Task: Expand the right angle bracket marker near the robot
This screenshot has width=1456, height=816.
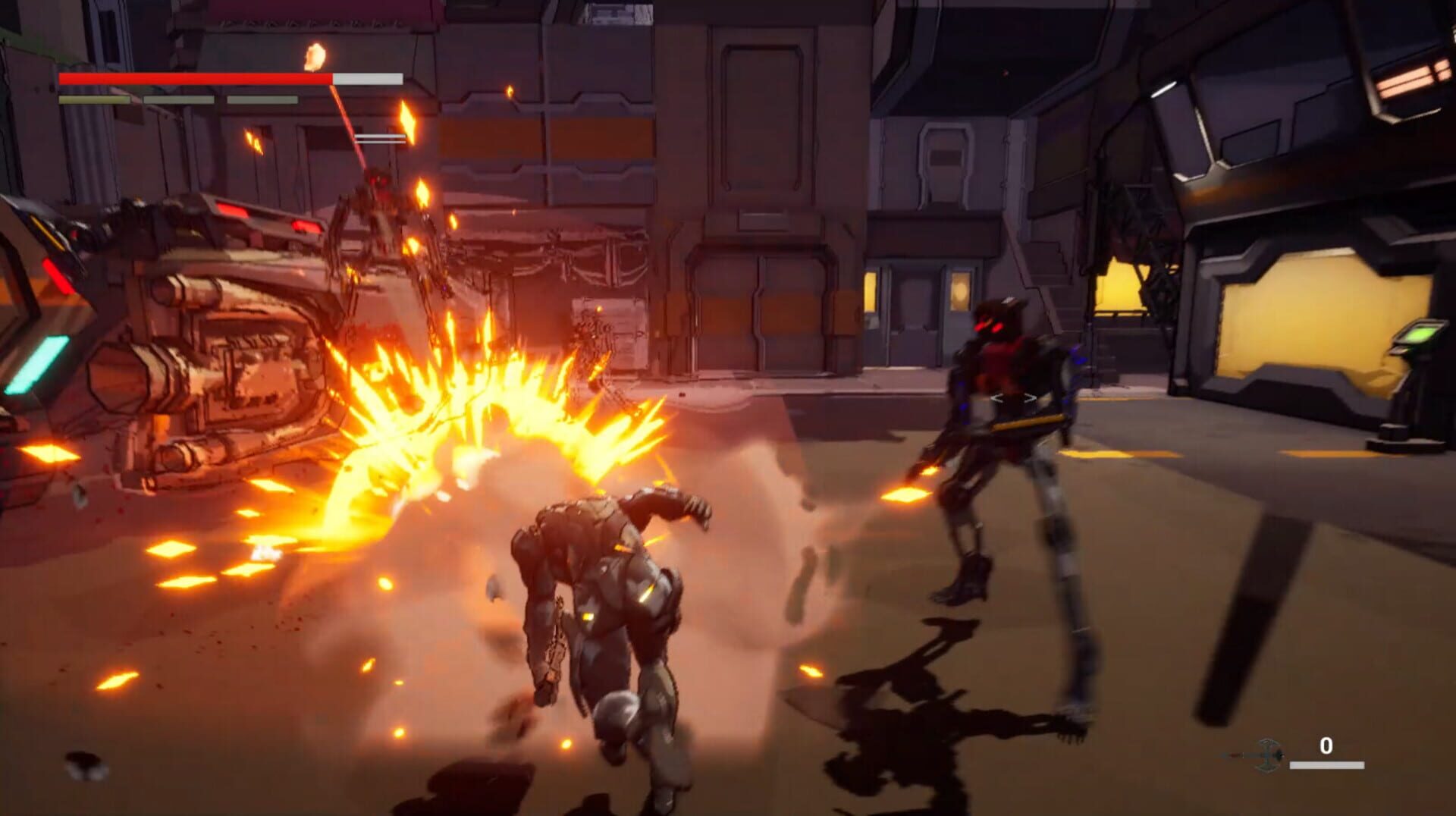Action: tap(1029, 397)
